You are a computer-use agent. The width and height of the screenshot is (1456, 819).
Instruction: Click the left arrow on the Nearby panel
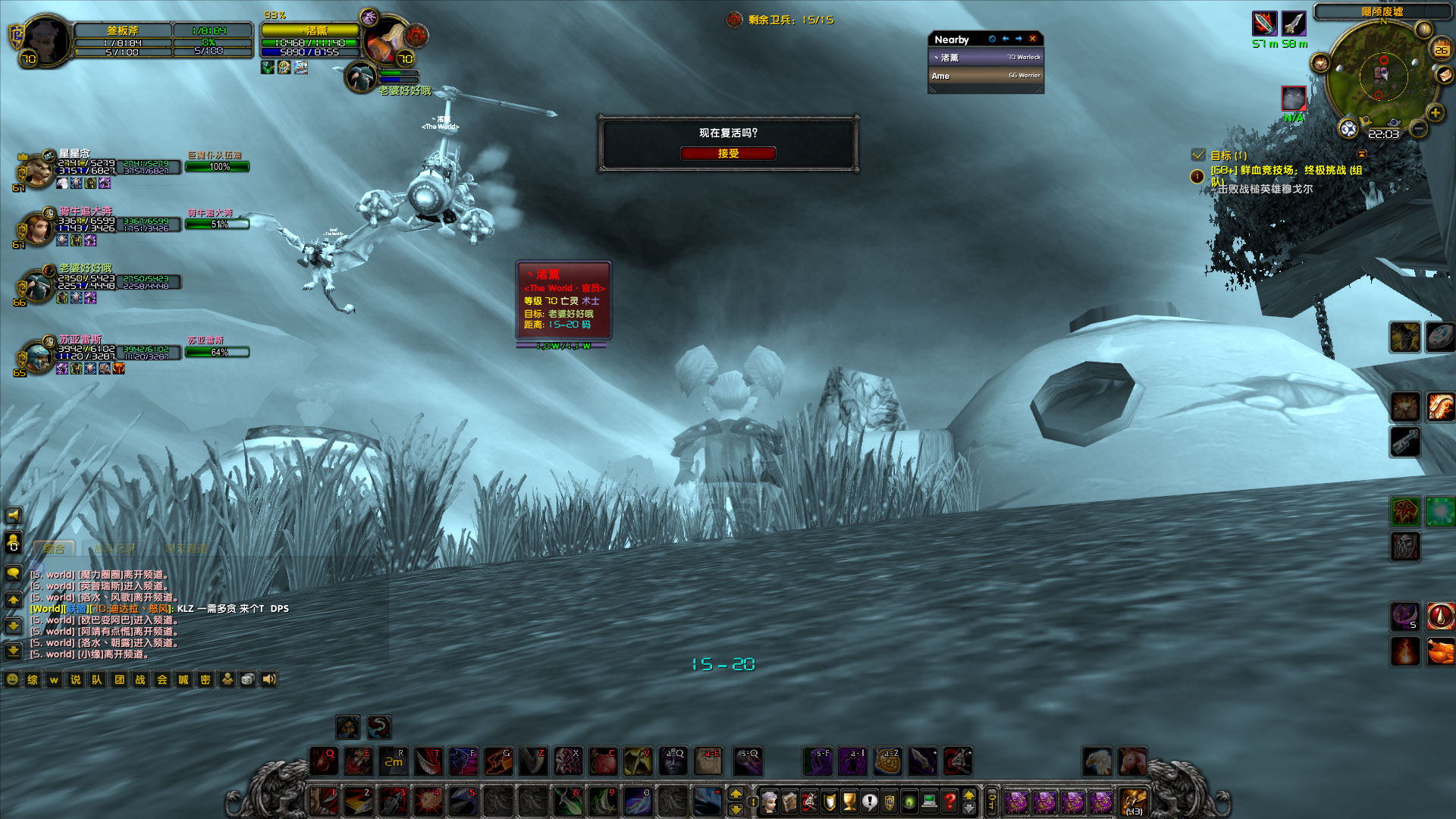[1006, 39]
